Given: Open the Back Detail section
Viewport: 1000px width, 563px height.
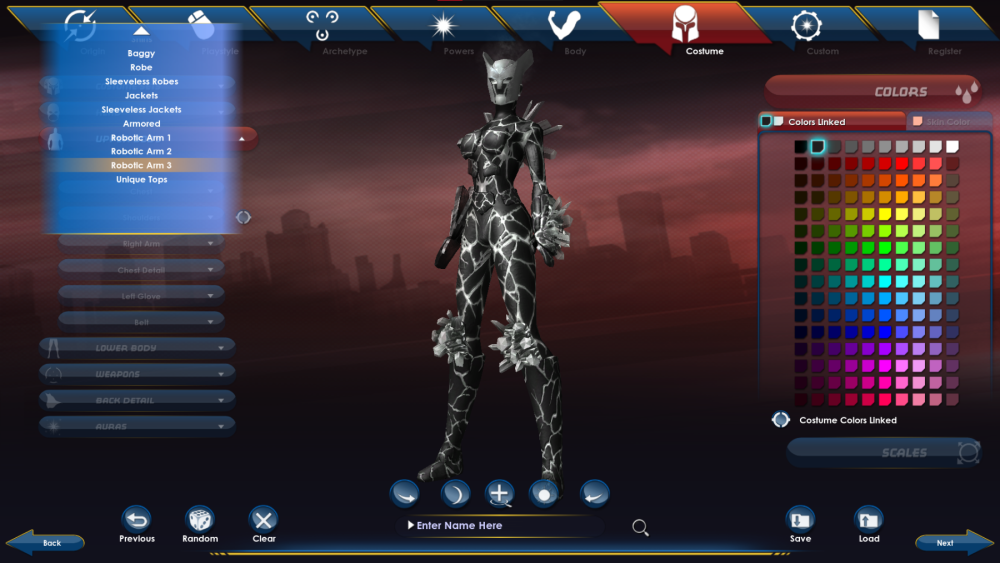Looking at the screenshot, I should point(137,400).
